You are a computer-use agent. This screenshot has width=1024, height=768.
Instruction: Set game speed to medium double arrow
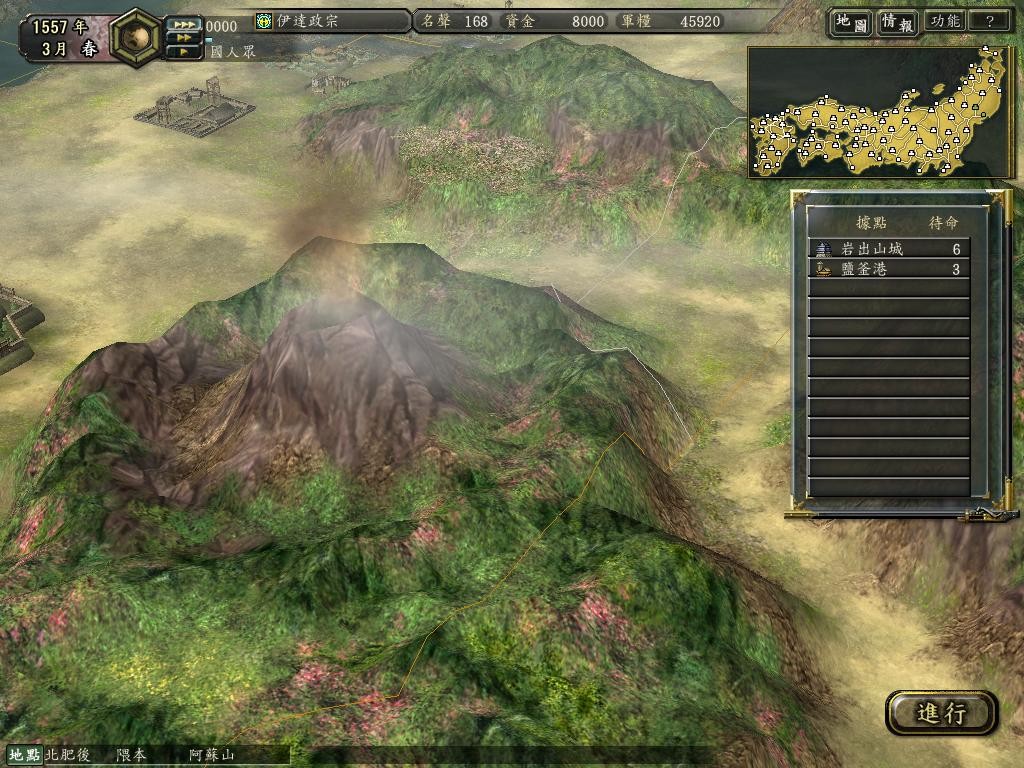click(183, 38)
